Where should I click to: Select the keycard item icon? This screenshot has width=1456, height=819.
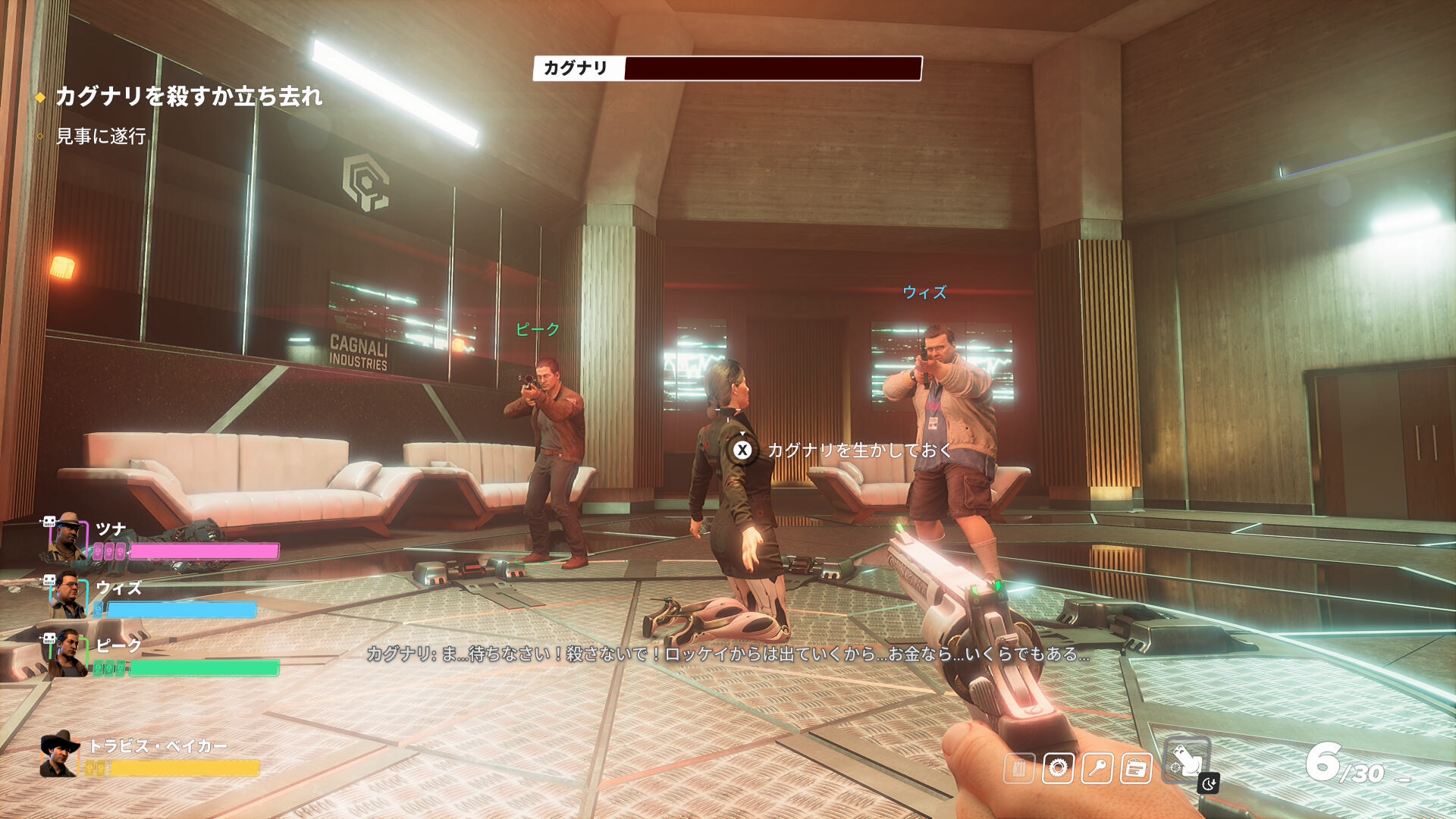(x=1135, y=768)
